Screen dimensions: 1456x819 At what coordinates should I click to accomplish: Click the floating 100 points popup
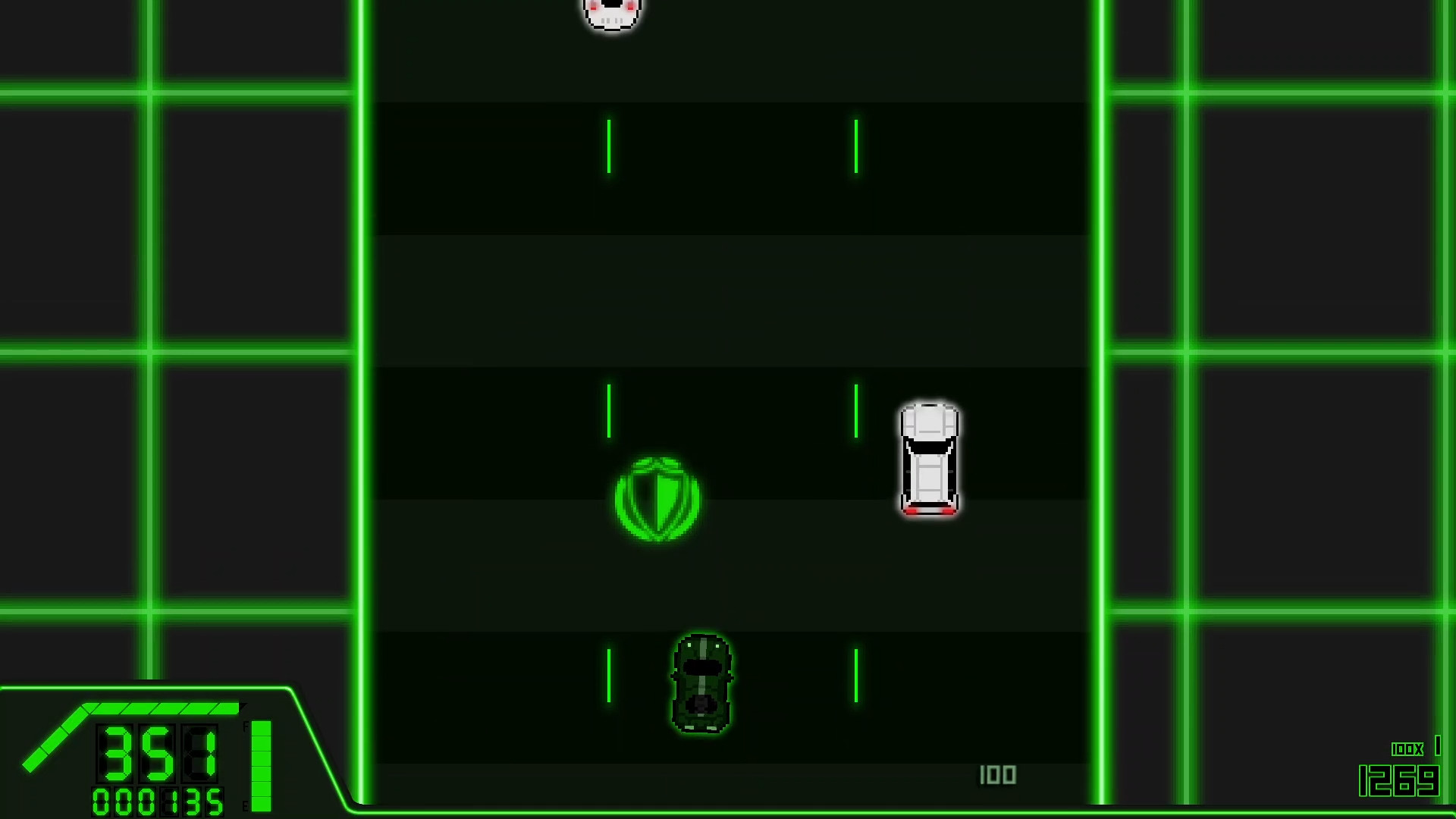pyautogui.click(x=999, y=775)
